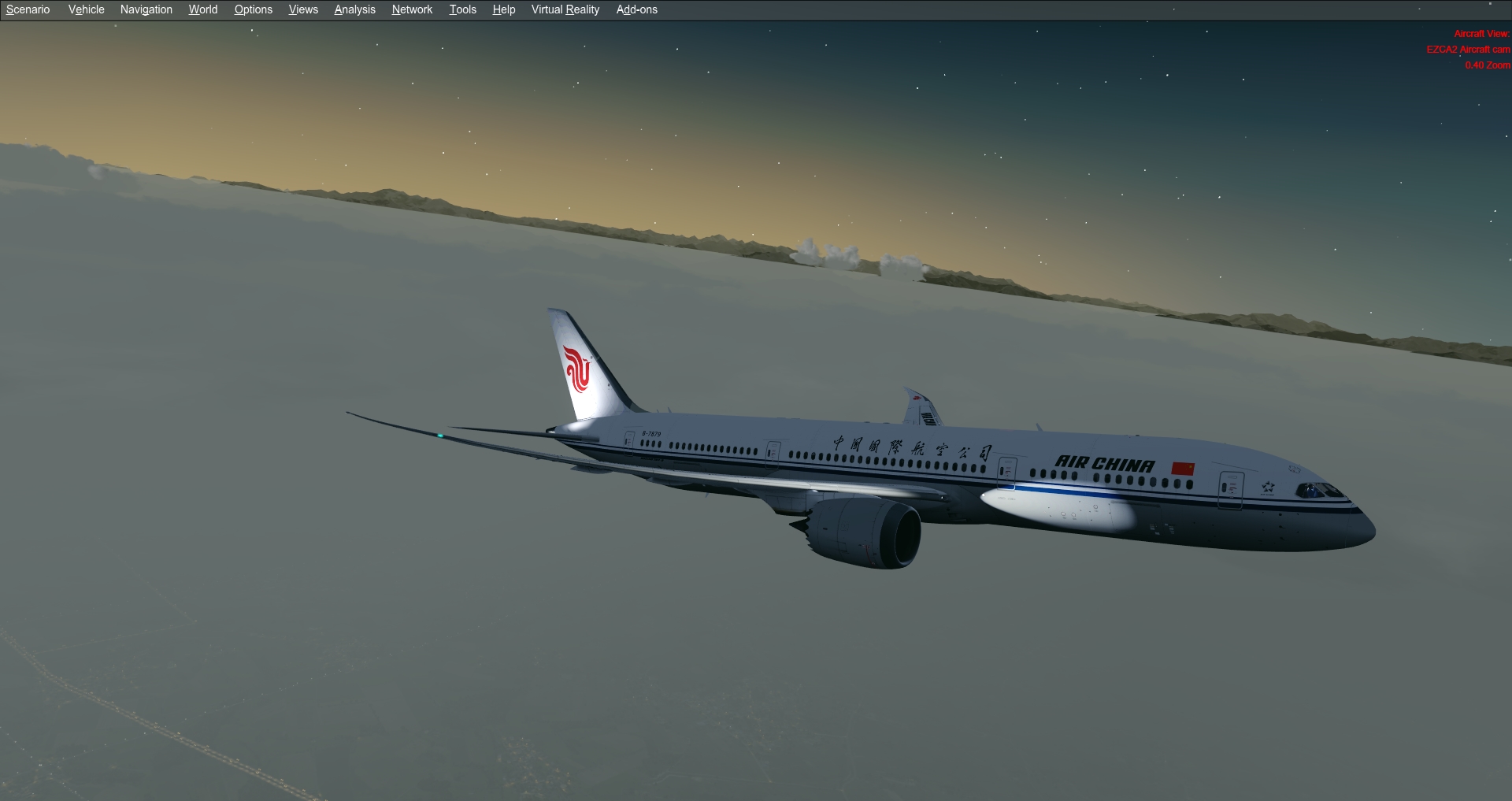Open the Tools menu
Image resolution: width=1512 pixels, height=801 pixels.
tap(462, 9)
